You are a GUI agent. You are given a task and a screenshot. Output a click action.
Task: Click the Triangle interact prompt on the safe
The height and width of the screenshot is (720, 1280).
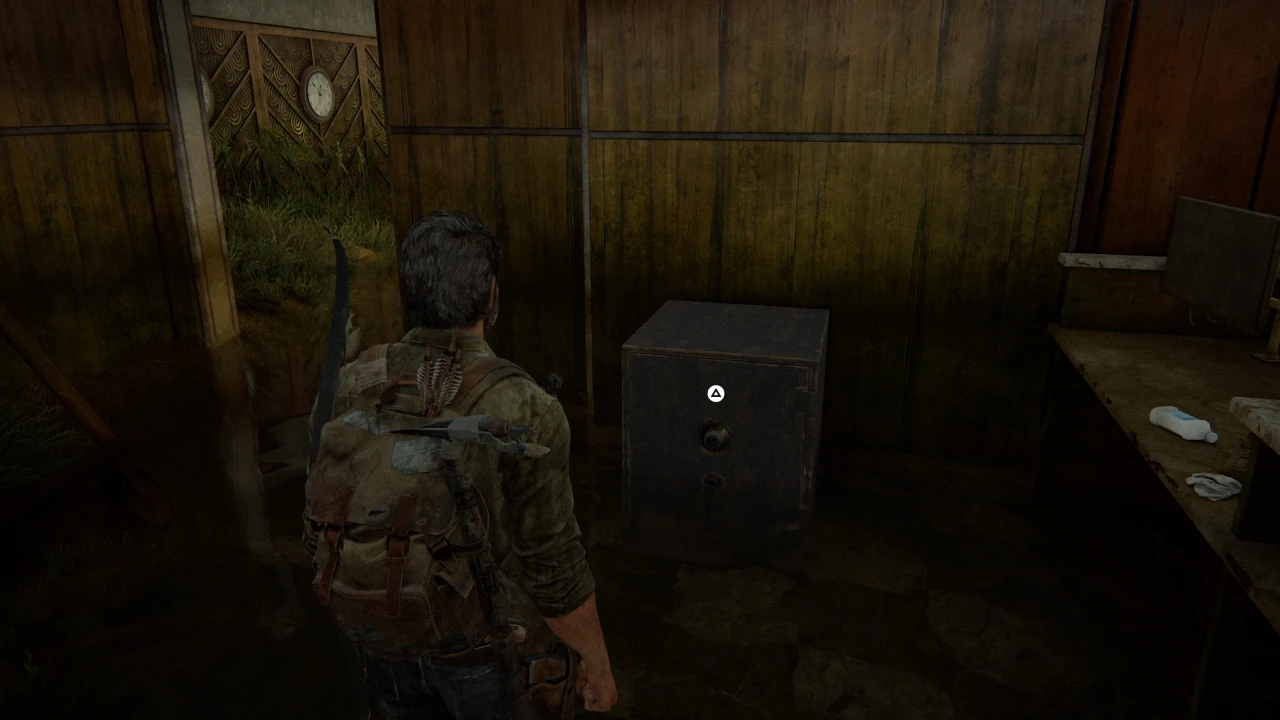coord(715,394)
